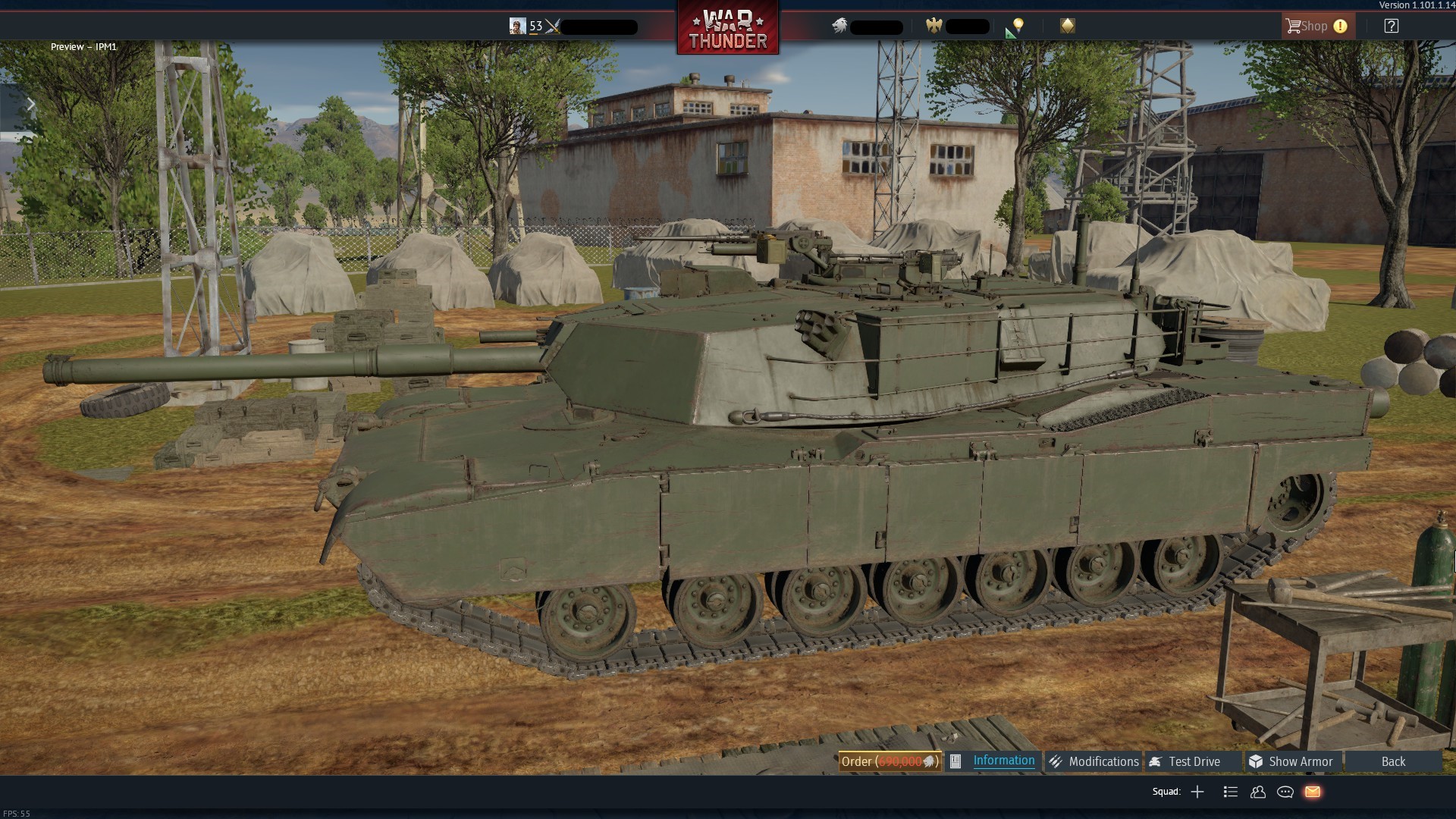Order the IPM1 tank for 690,000

click(x=890, y=761)
